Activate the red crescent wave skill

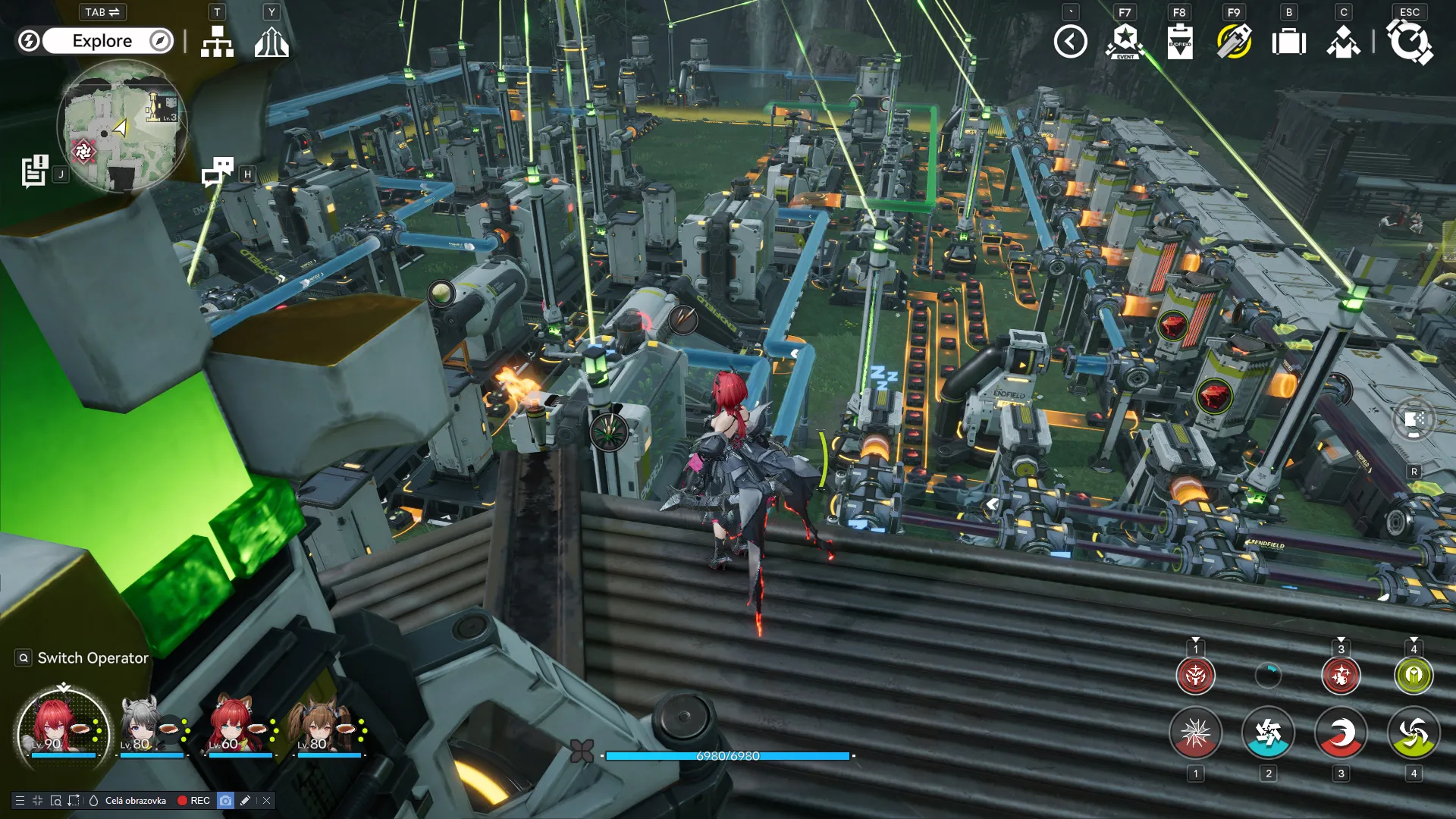pos(1341,733)
